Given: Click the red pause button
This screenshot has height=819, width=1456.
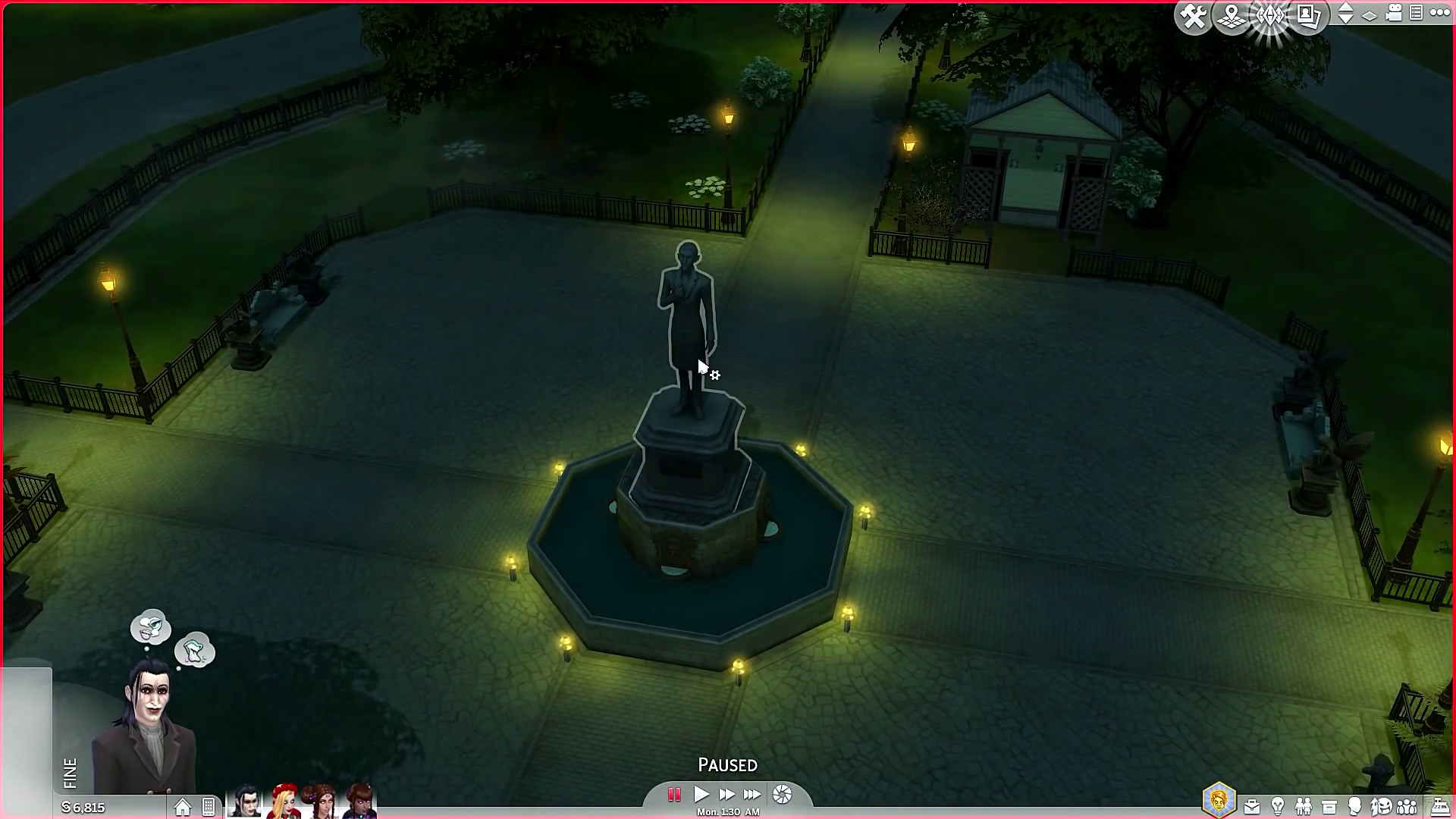Looking at the screenshot, I should [673, 794].
